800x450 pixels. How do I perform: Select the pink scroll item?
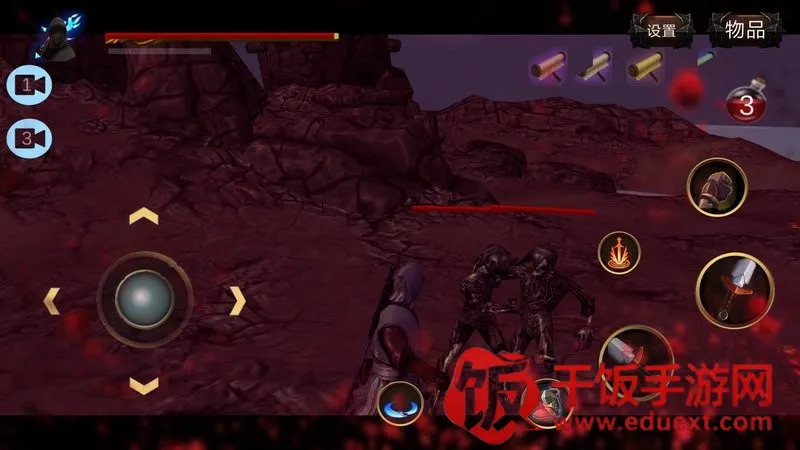coord(549,69)
